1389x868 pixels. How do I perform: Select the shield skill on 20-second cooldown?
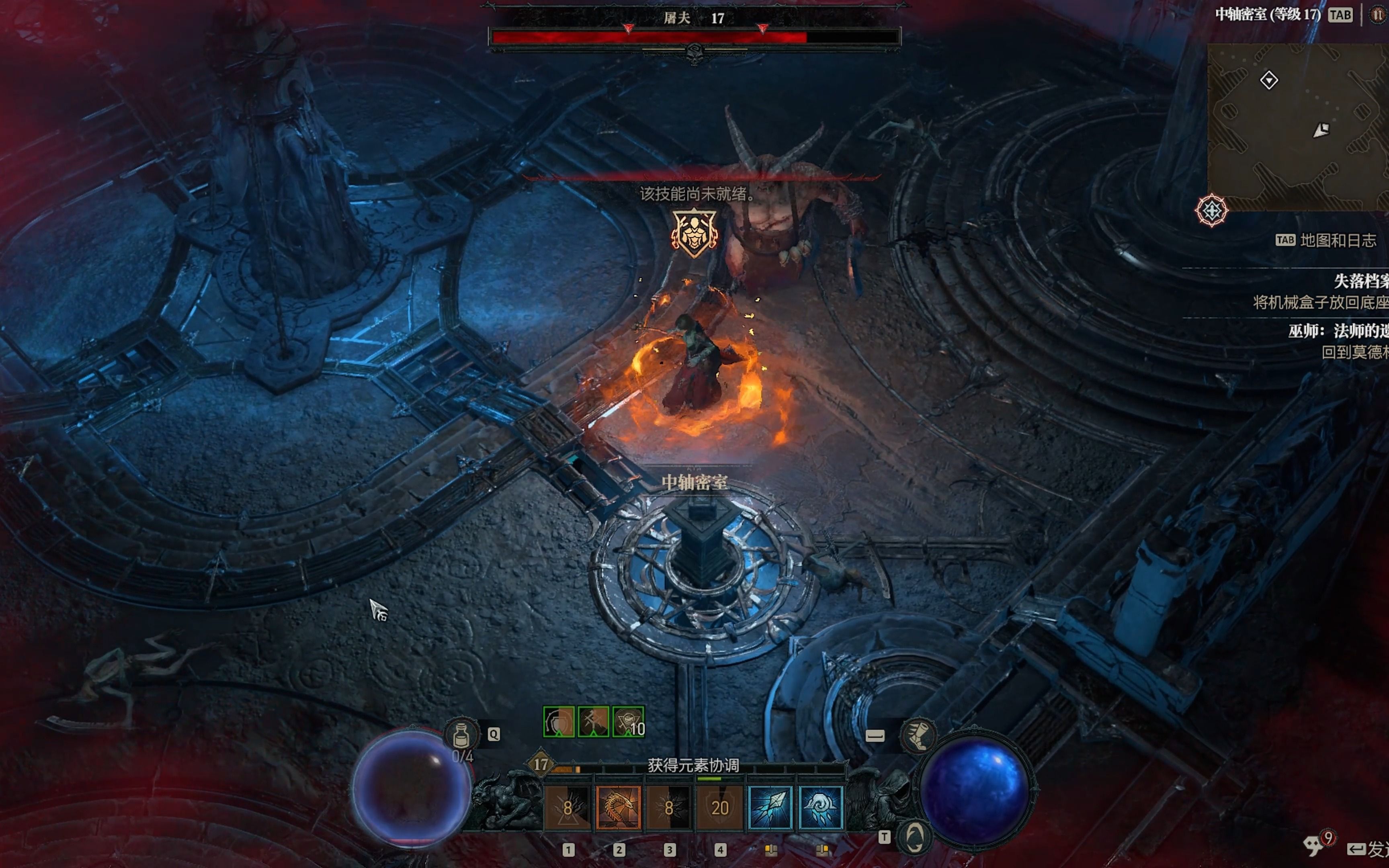[719, 808]
